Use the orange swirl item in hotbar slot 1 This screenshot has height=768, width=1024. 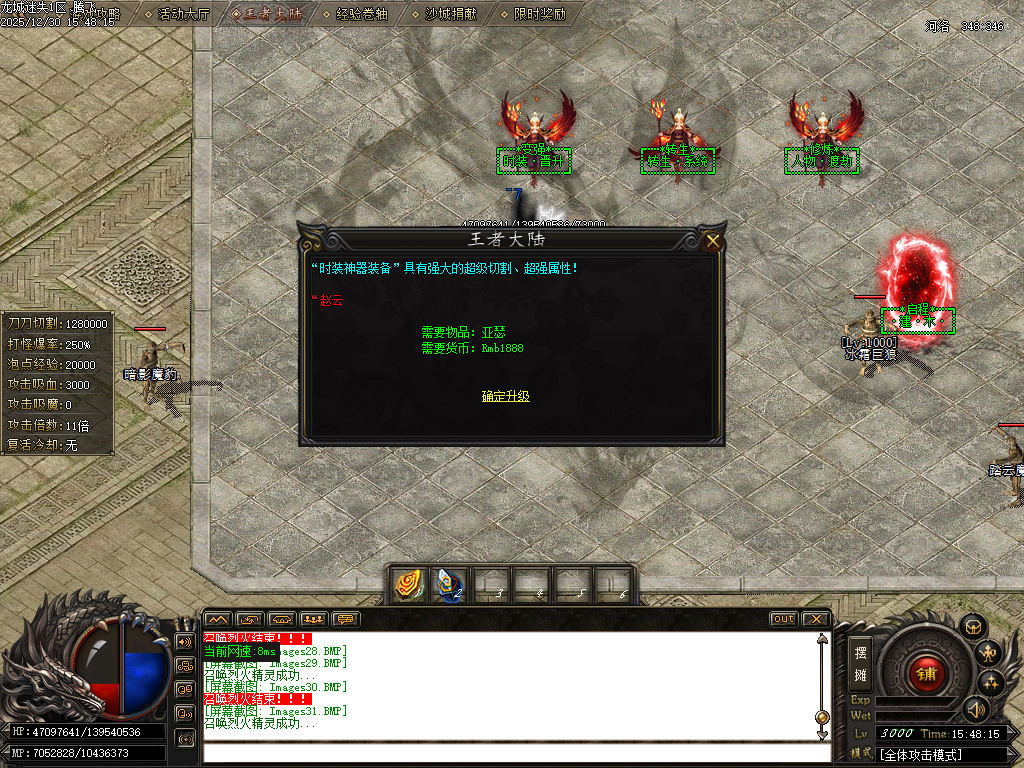coord(407,585)
